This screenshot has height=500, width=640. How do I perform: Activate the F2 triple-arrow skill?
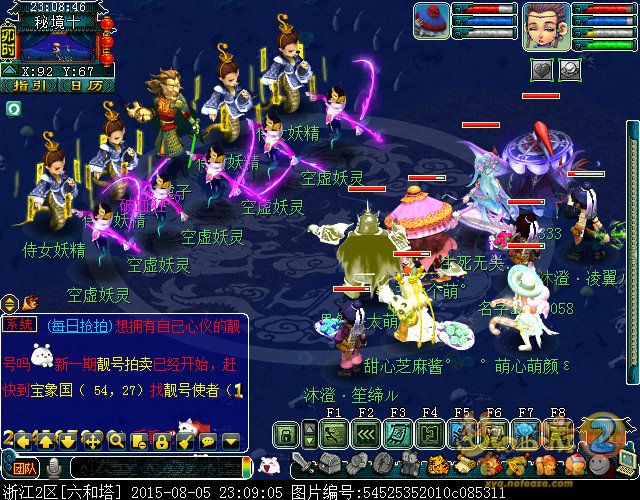click(366, 434)
